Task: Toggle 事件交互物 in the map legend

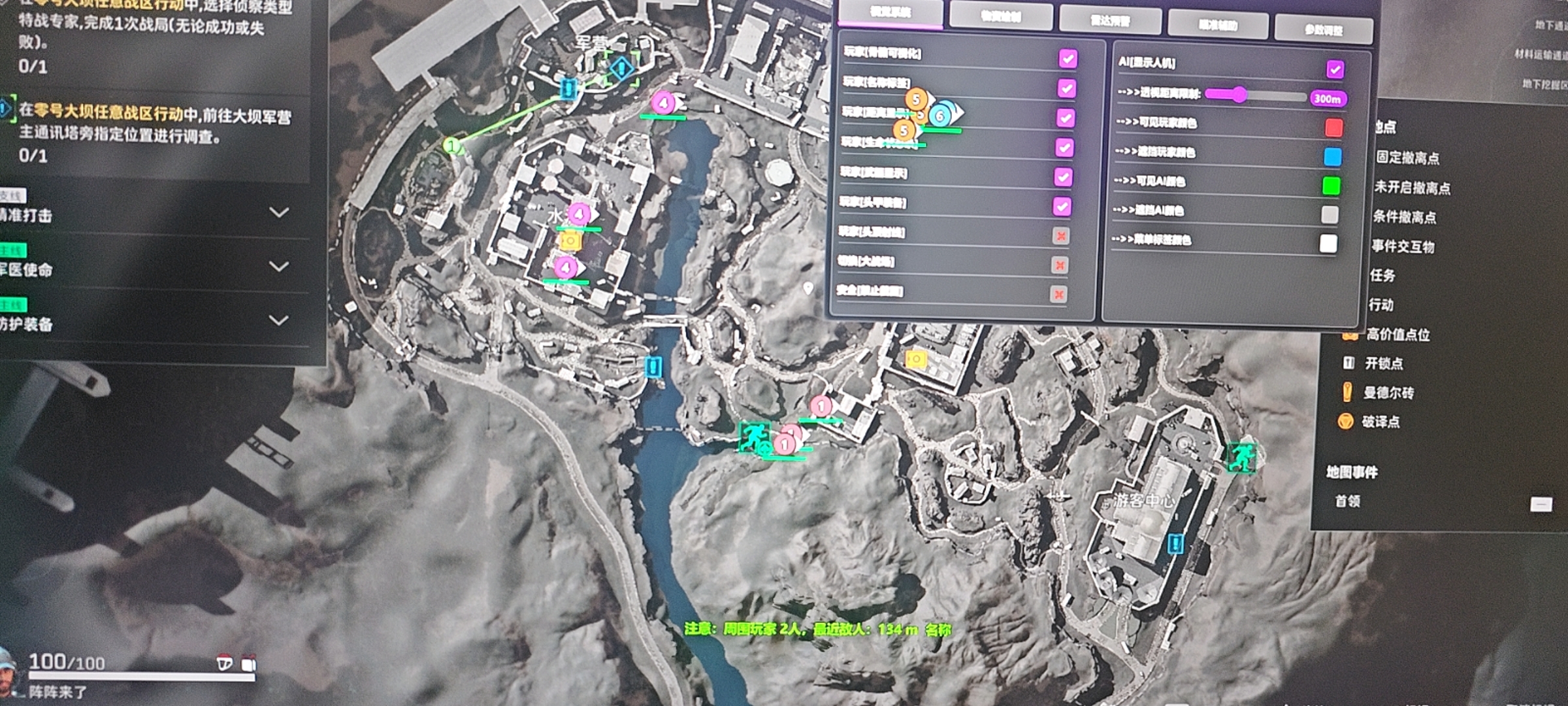Action: [x=1403, y=246]
